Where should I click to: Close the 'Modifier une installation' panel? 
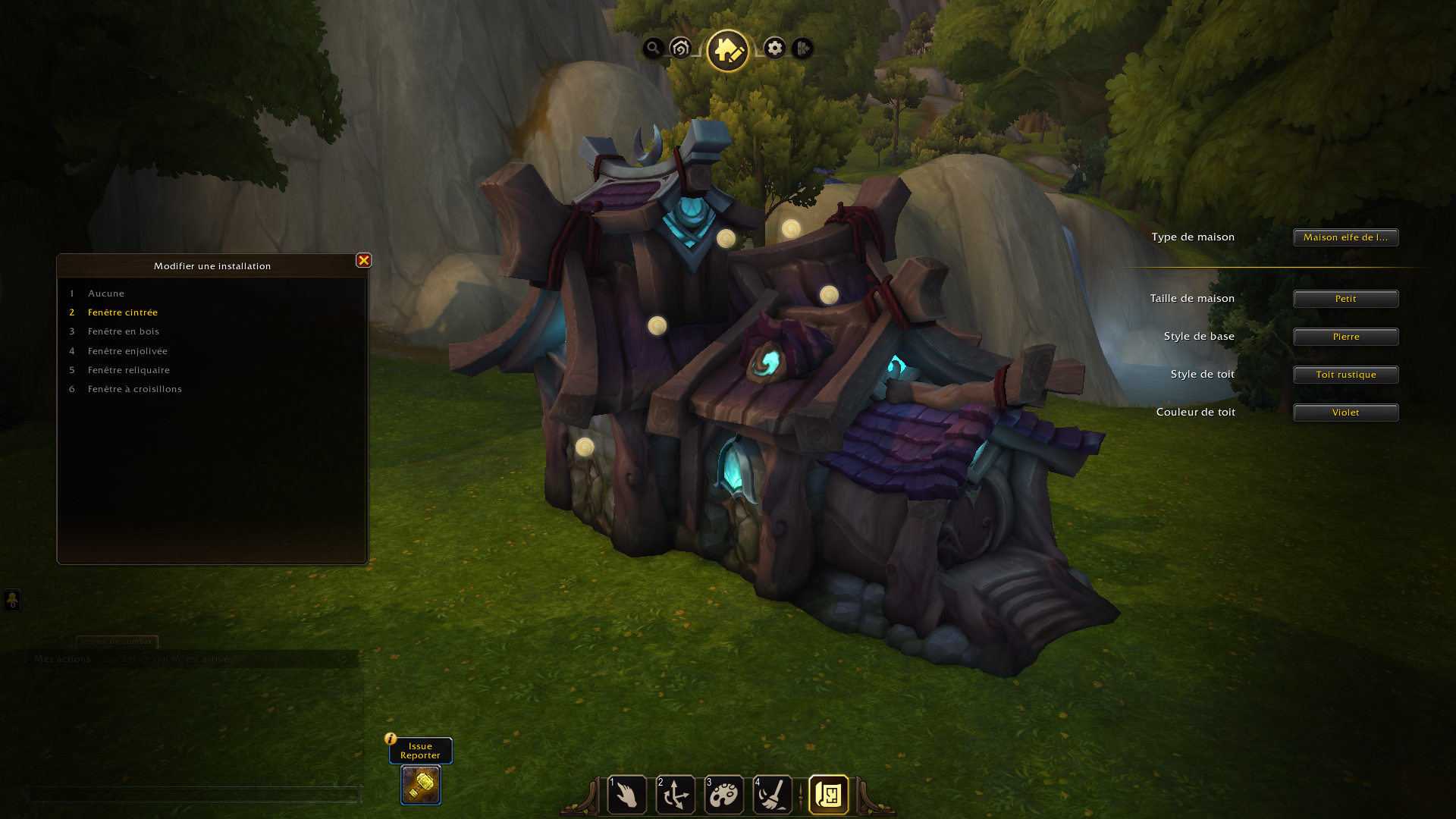click(x=364, y=260)
